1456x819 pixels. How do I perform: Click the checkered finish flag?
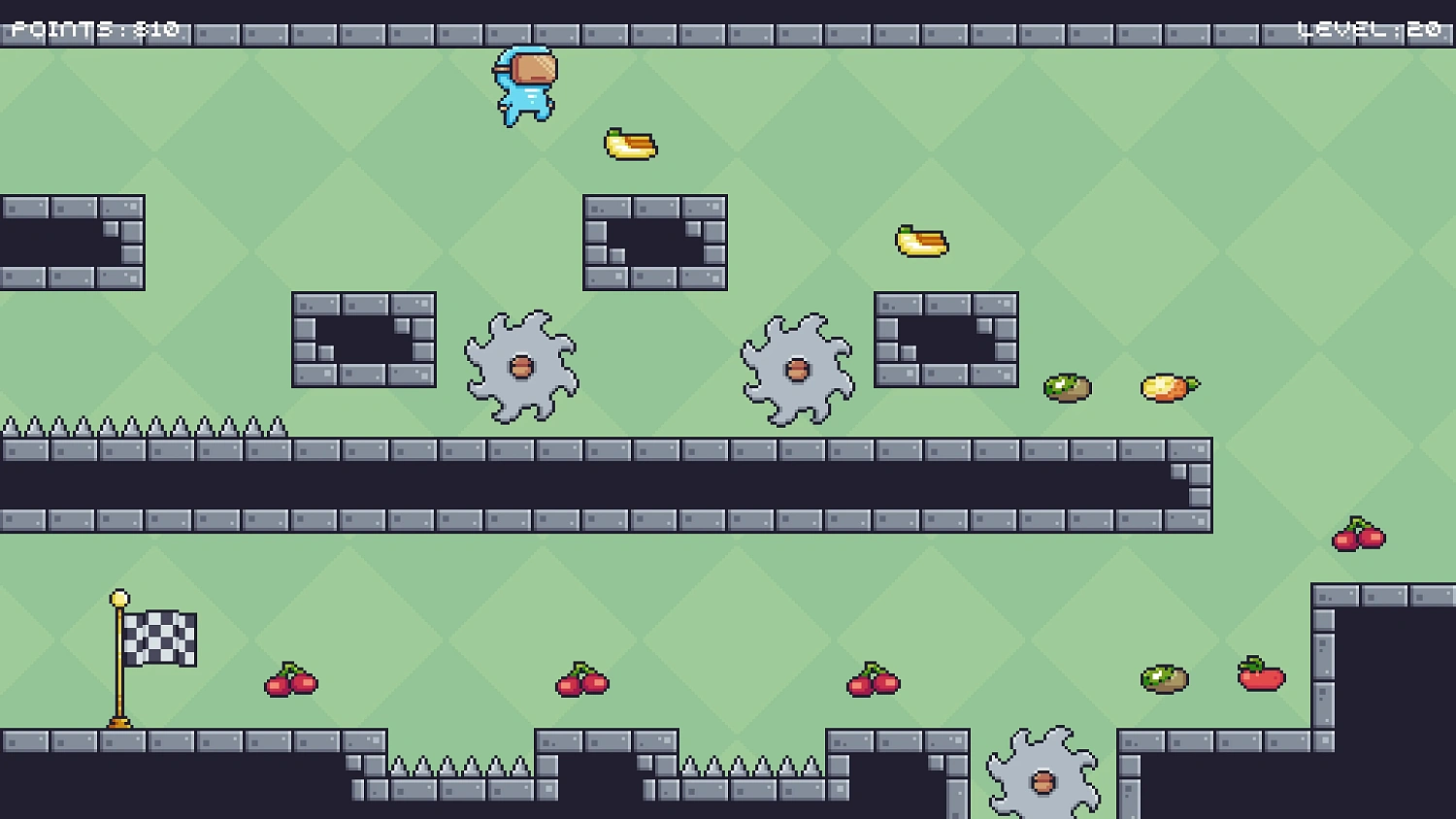[160, 639]
